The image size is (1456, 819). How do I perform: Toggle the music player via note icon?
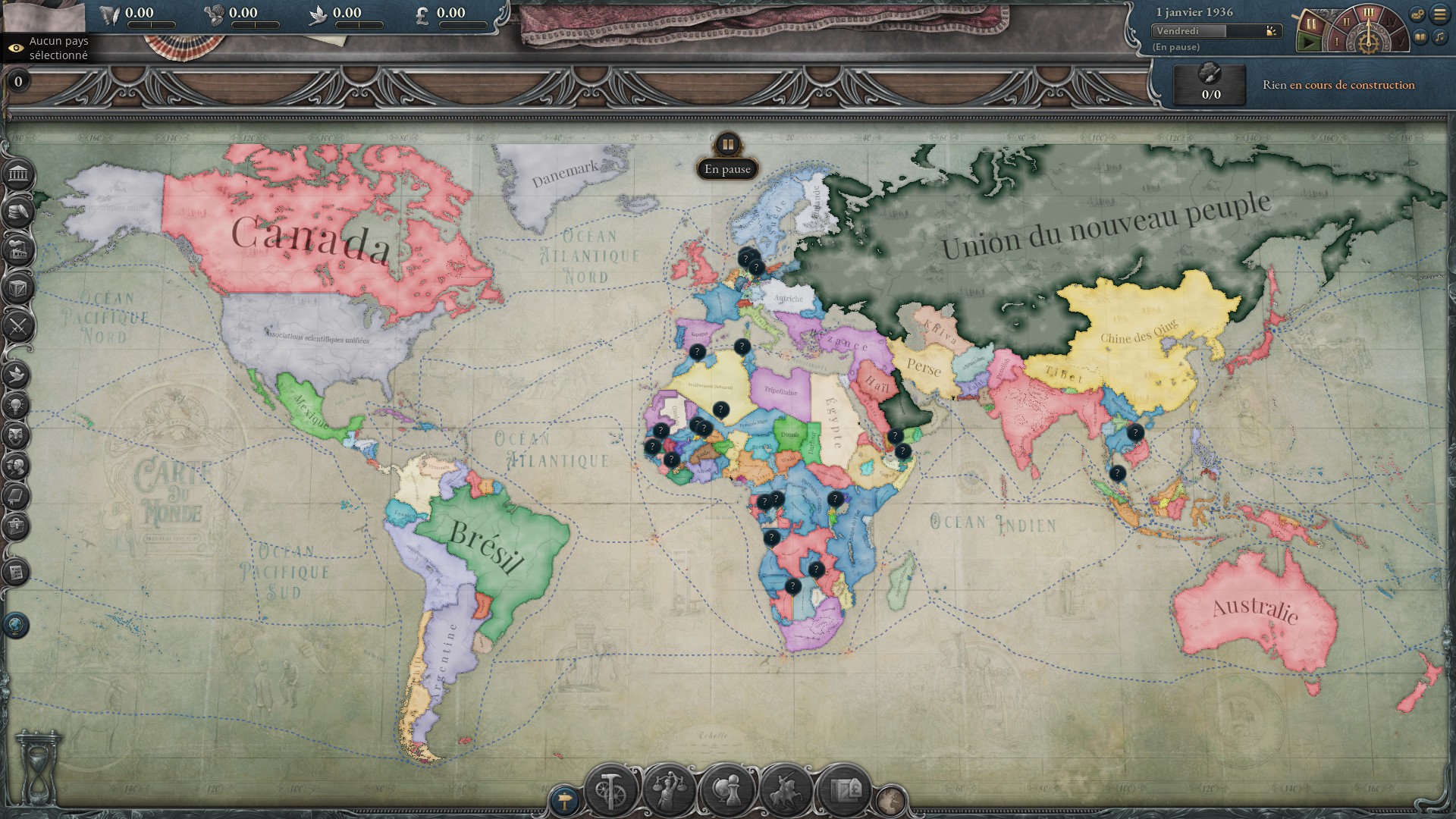coord(1440,37)
